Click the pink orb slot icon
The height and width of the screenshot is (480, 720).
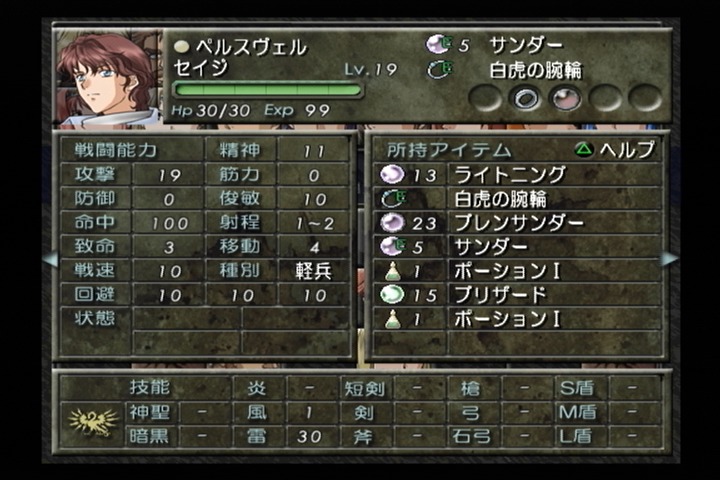point(566,97)
